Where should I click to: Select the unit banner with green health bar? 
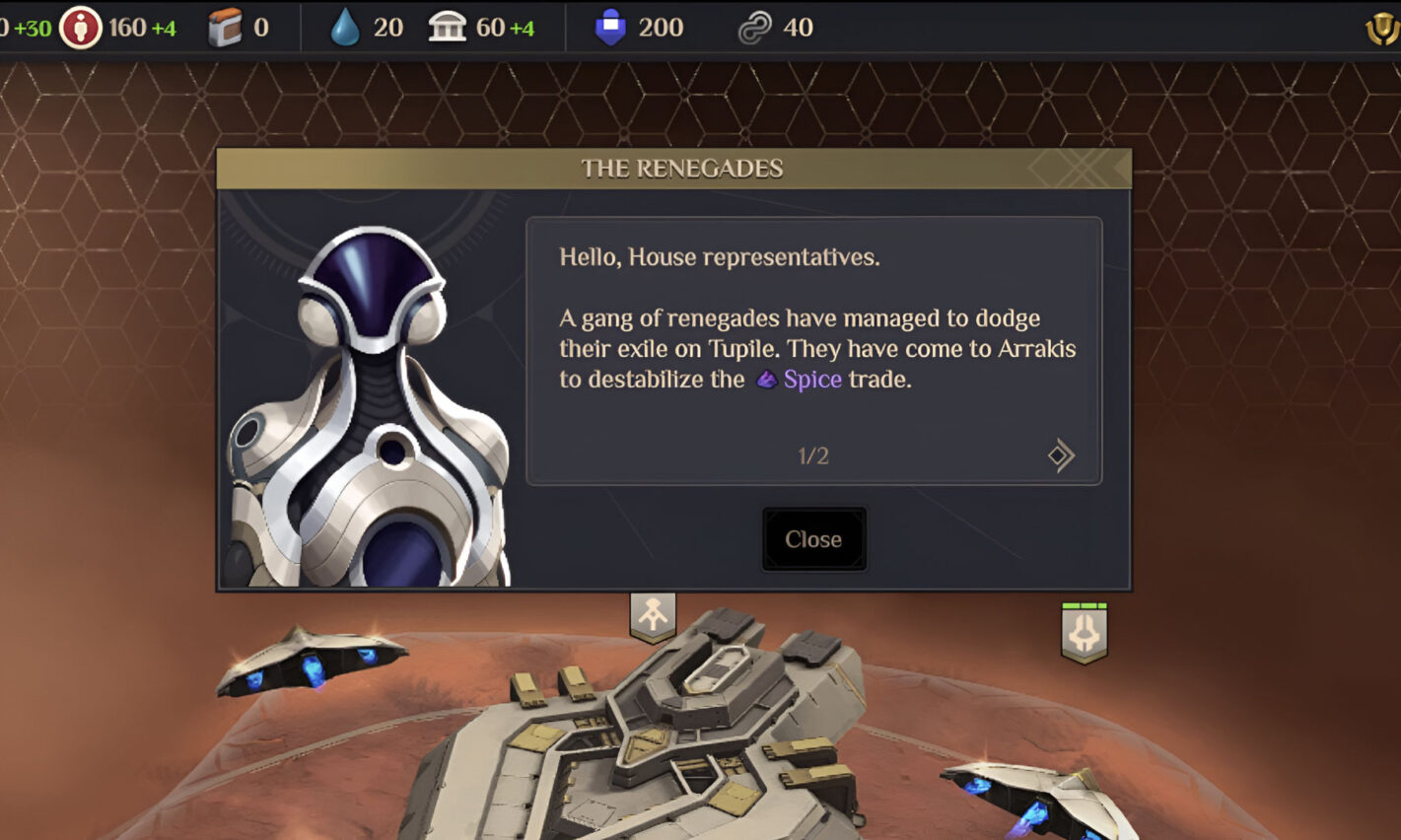pos(1084,632)
